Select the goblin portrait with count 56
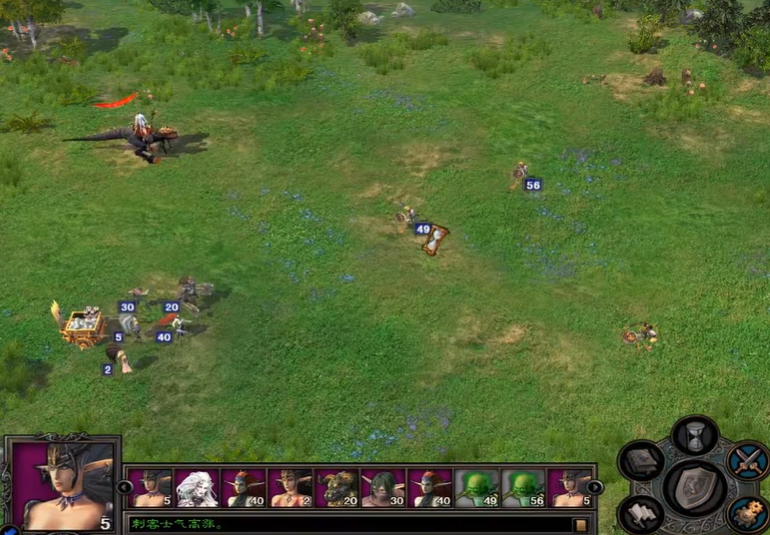The height and width of the screenshot is (535, 770). pos(523,488)
